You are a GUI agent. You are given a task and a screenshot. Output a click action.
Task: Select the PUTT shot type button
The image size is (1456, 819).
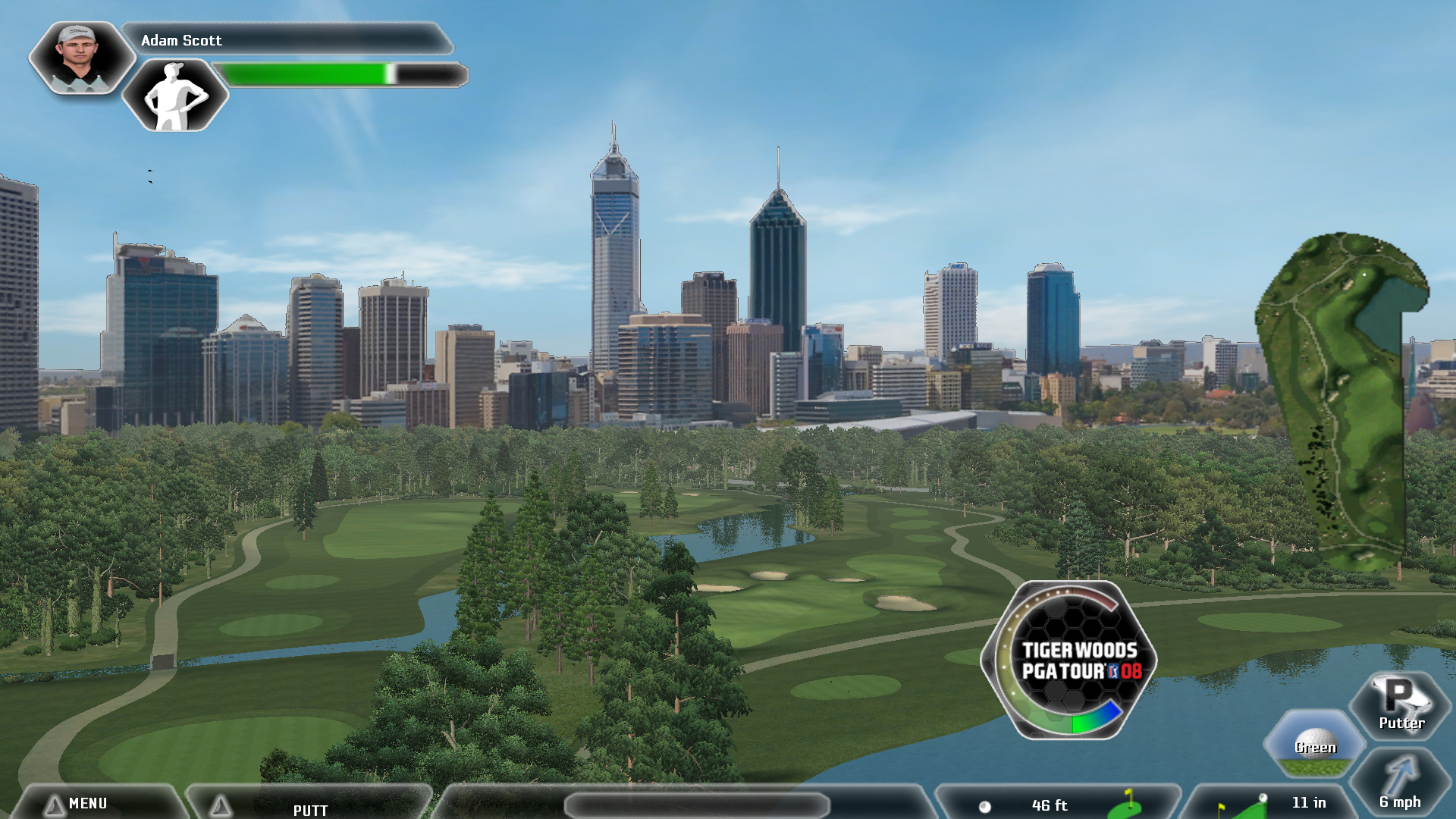pyautogui.click(x=310, y=808)
